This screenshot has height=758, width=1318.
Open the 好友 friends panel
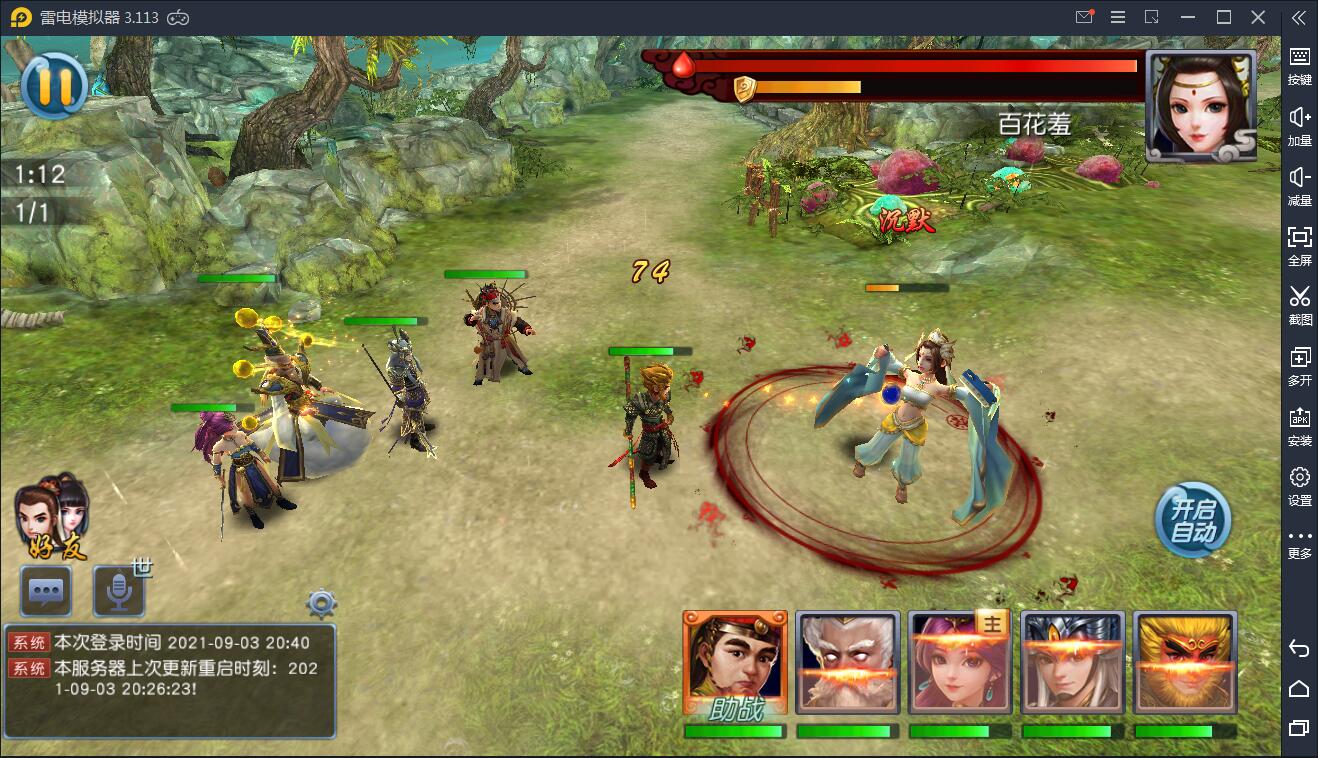pyautogui.click(x=53, y=517)
